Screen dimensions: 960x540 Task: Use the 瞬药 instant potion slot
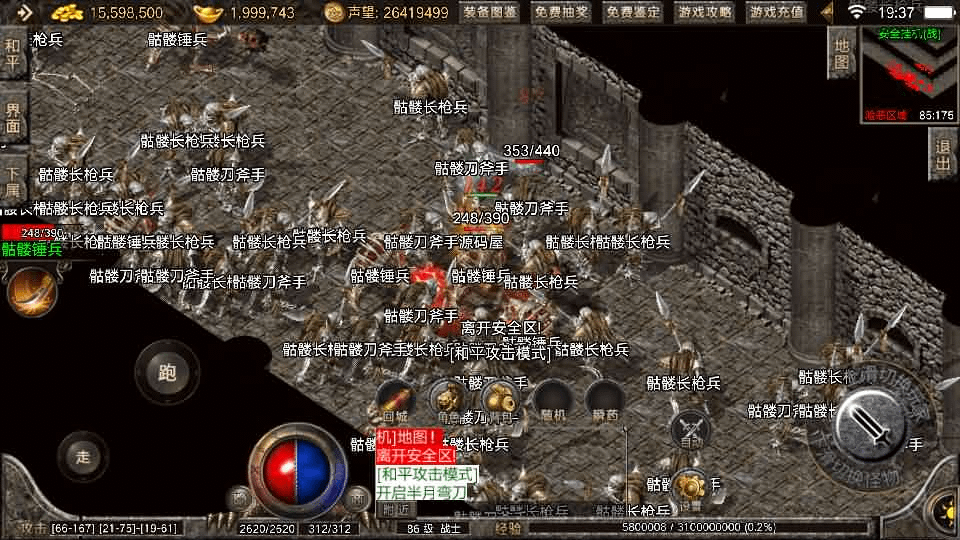(604, 399)
